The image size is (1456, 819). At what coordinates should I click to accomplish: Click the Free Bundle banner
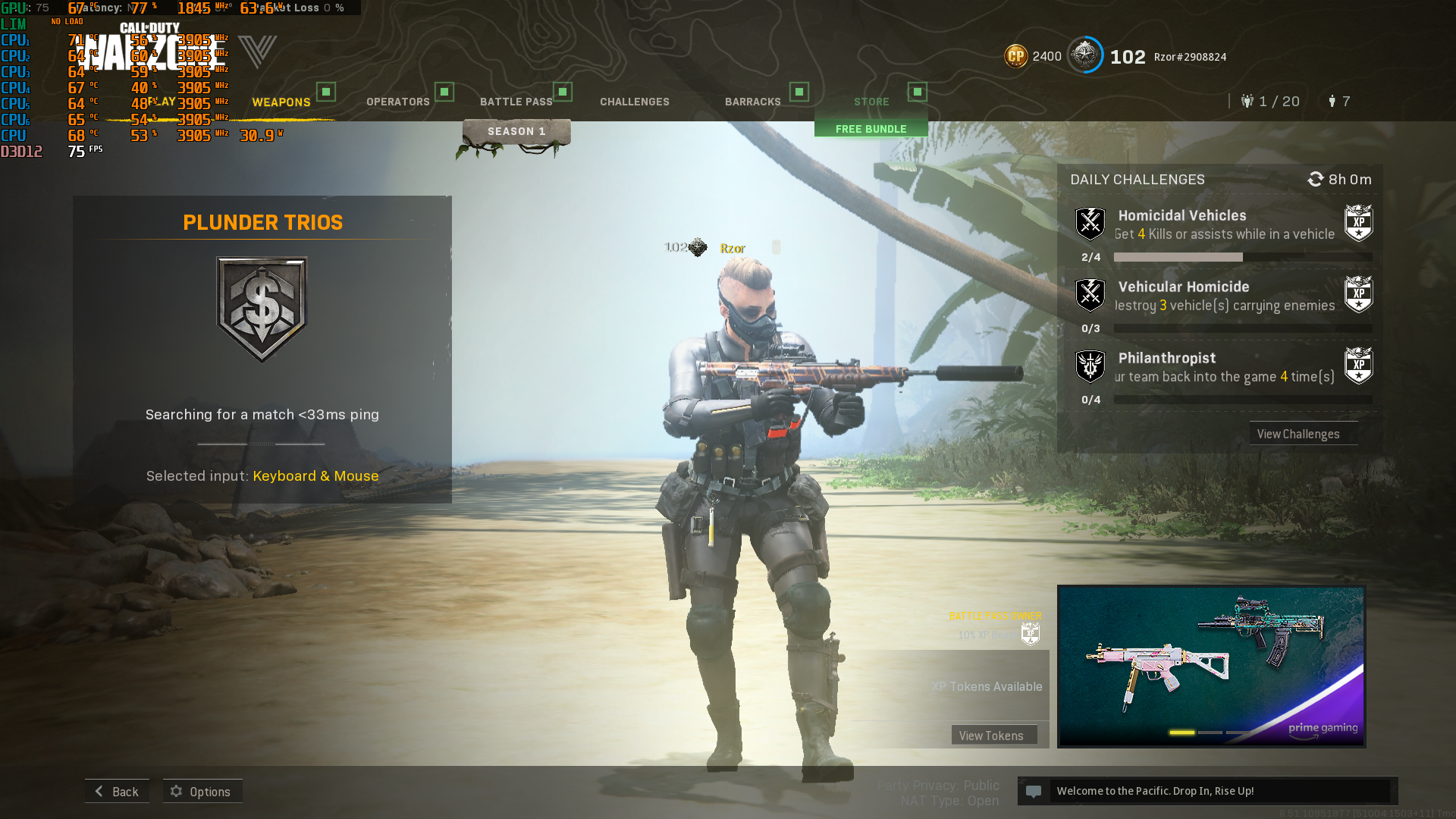(871, 129)
